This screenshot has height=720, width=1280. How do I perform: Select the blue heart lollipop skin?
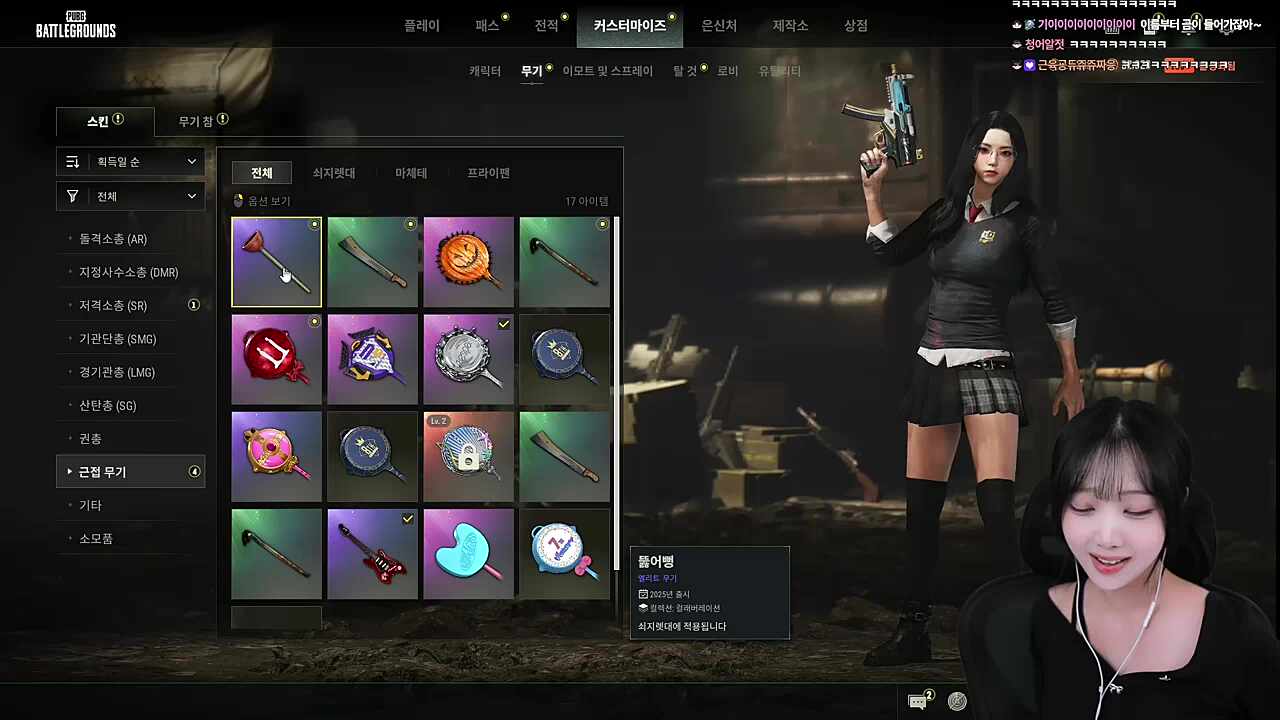(468, 554)
